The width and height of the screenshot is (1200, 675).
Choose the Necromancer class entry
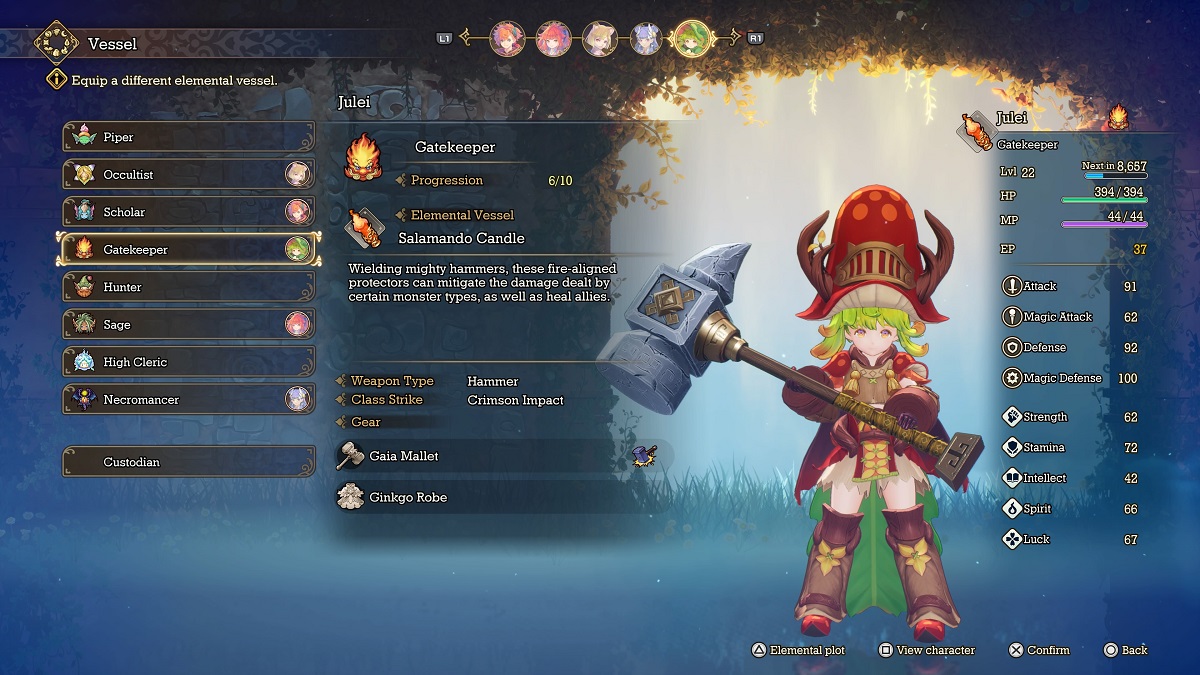188,400
